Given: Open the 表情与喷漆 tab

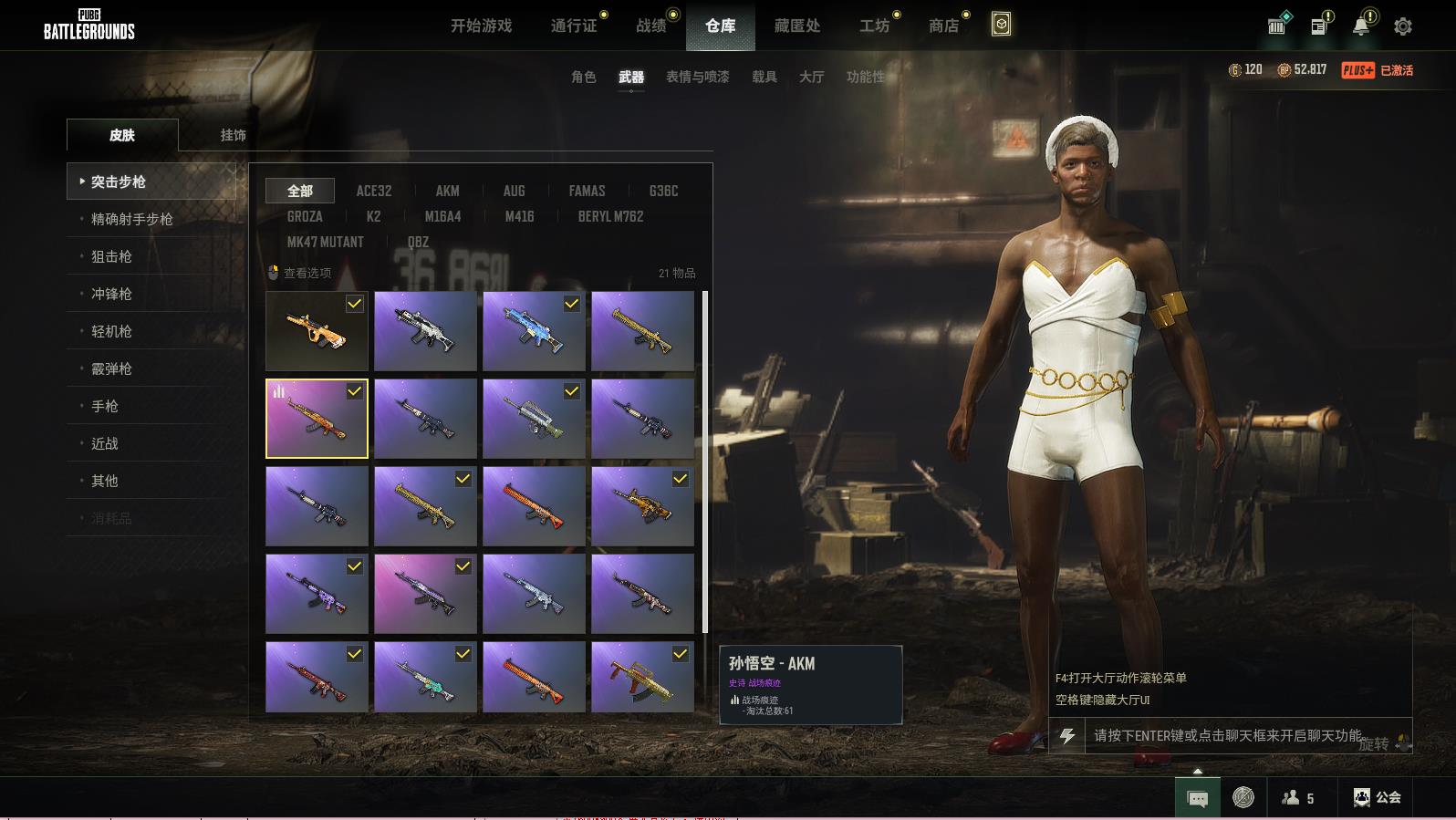Looking at the screenshot, I should coord(697,77).
